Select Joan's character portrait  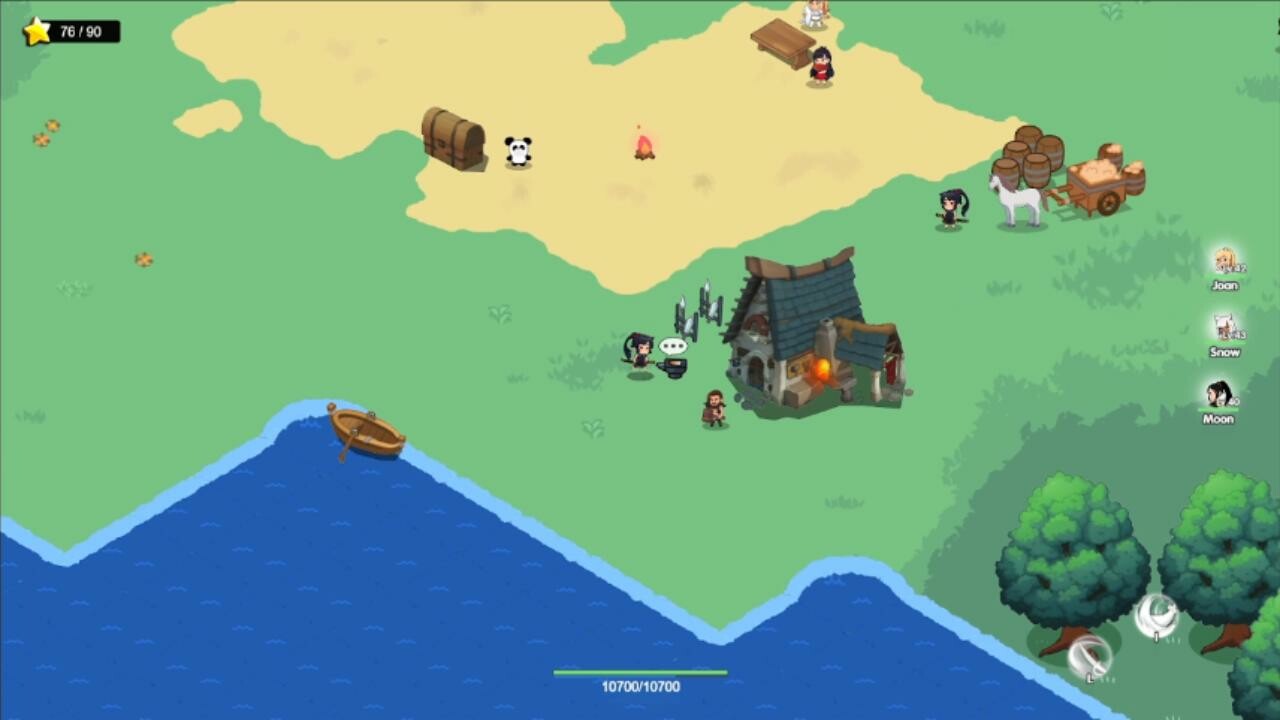pos(1225,260)
